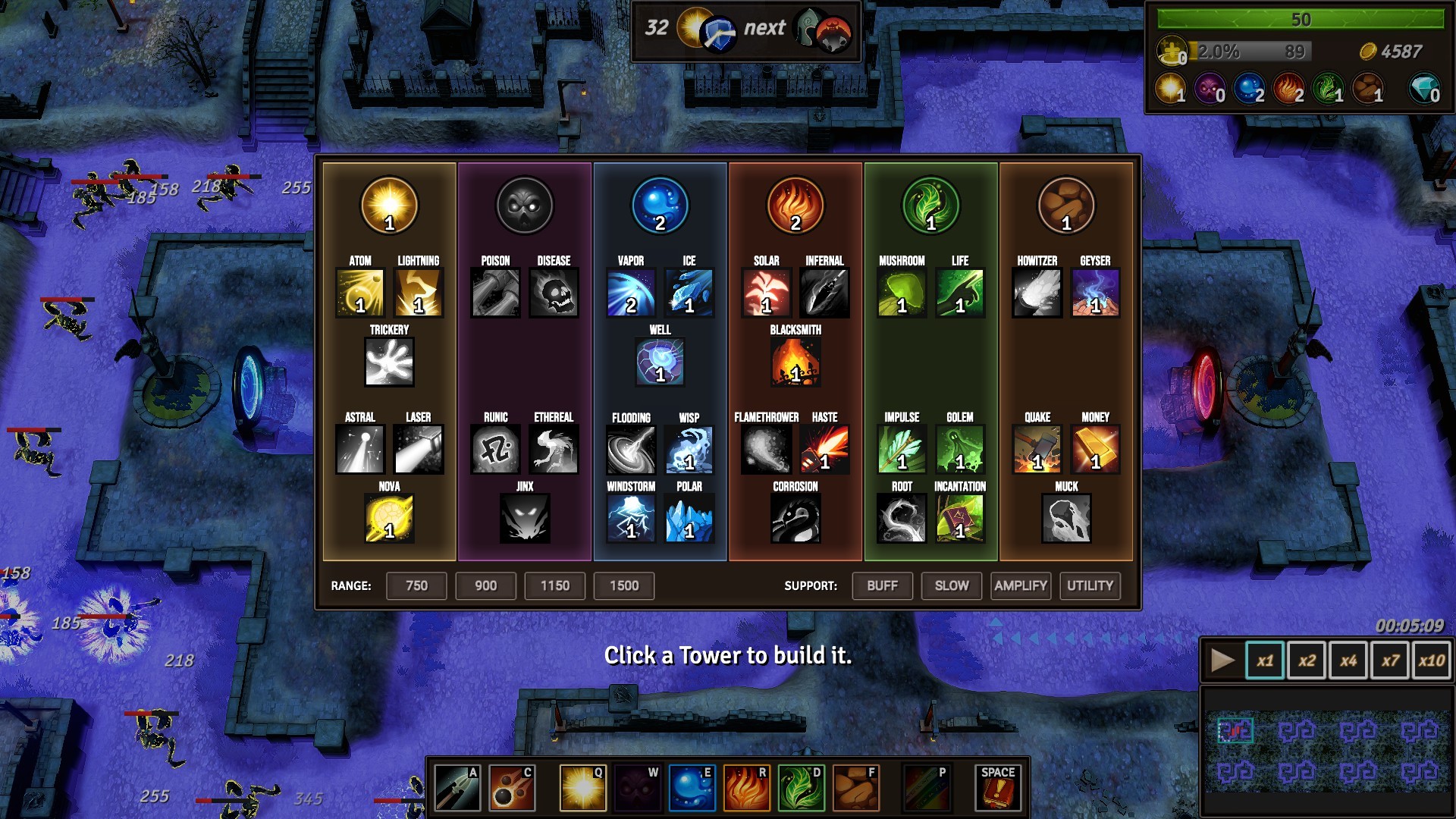Build the Lightning tower
1456x819 pixels.
pos(417,294)
